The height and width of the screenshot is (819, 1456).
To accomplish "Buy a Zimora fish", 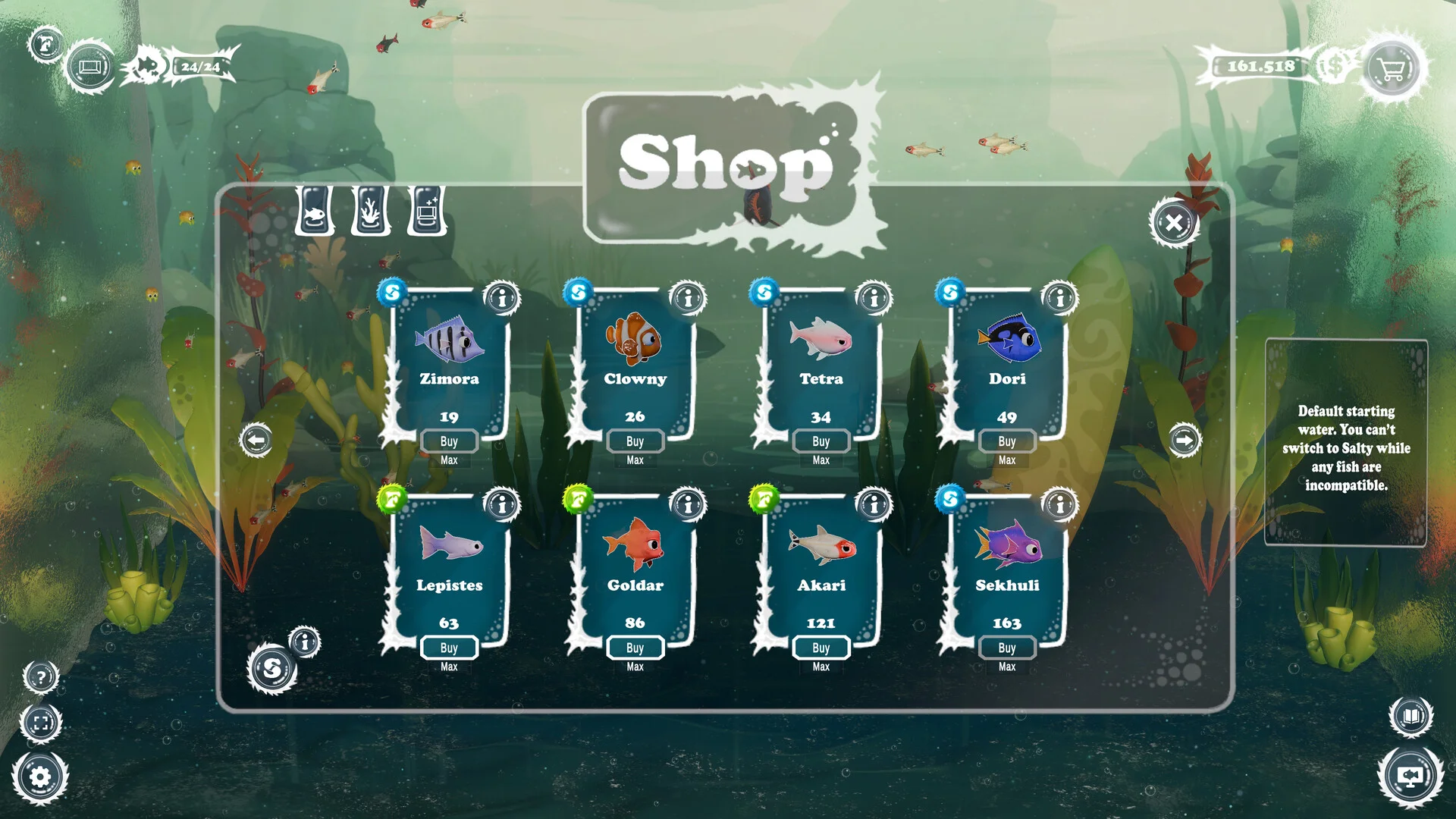I will tap(448, 441).
